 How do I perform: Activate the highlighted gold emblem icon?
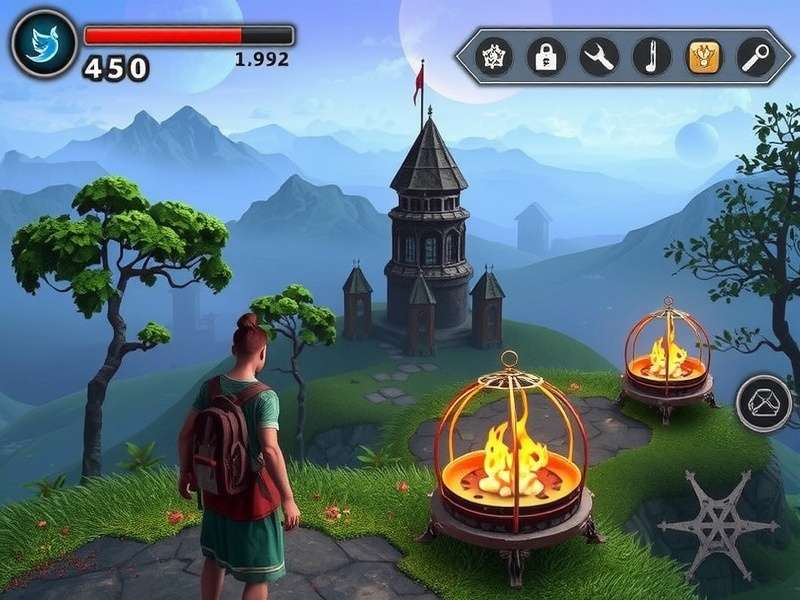point(703,57)
